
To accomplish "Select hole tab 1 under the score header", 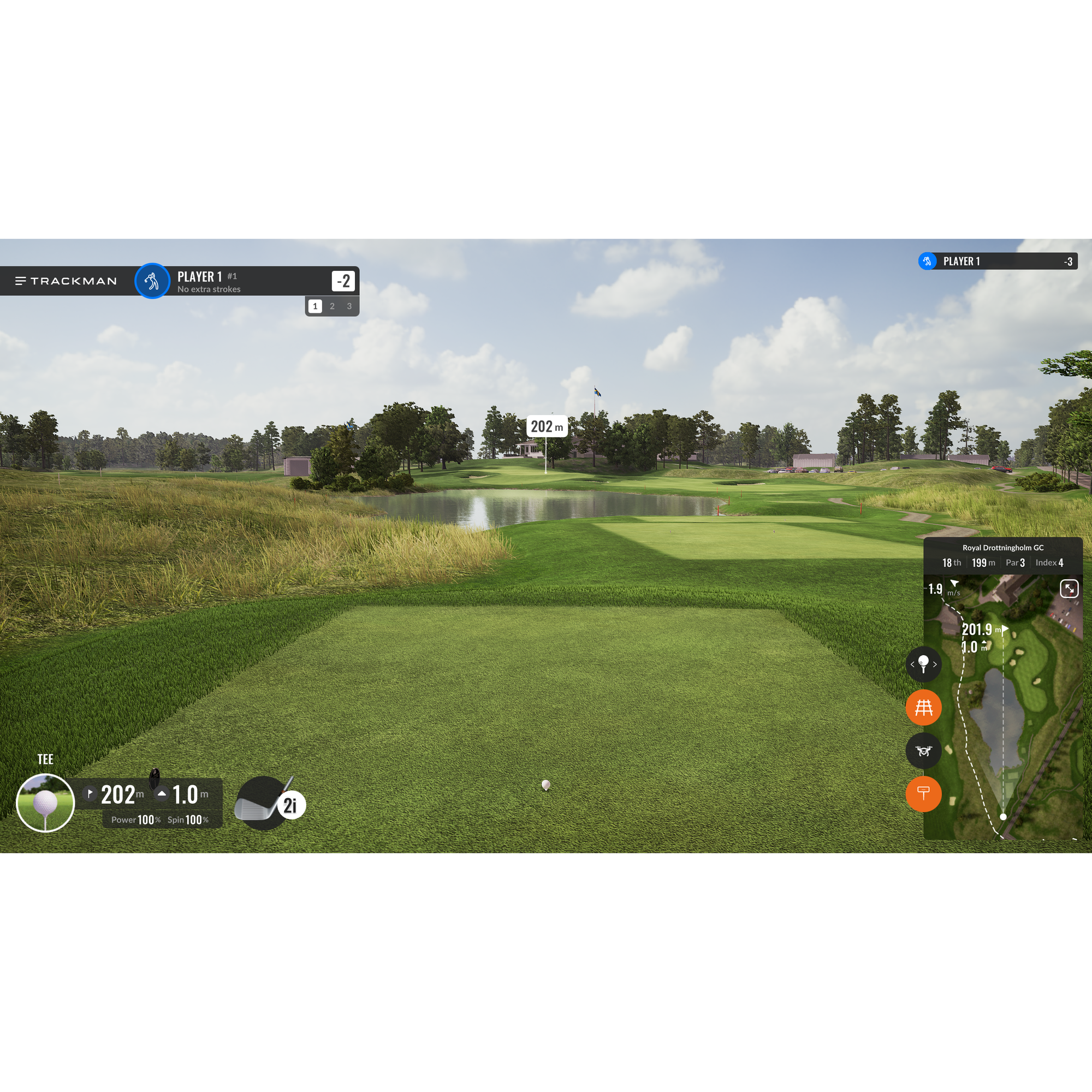I will pyautogui.click(x=315, y=306).
